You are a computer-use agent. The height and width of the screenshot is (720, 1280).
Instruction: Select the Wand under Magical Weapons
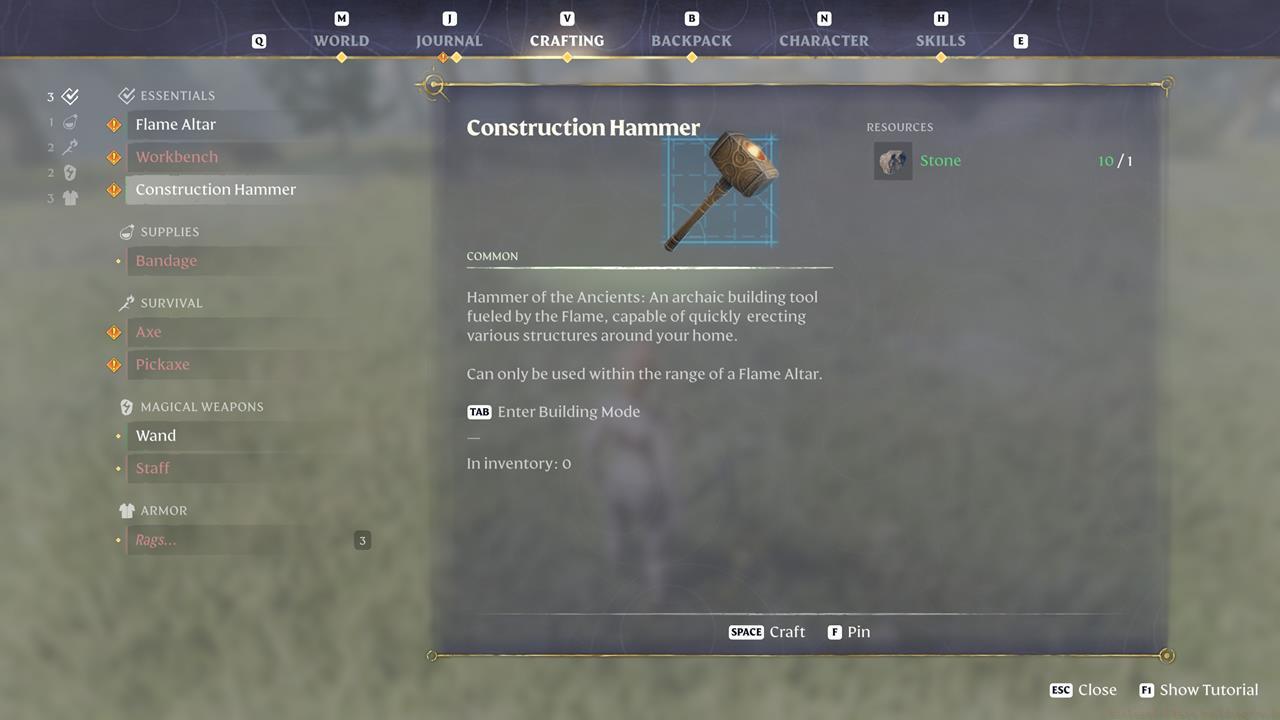coord(156,435)
